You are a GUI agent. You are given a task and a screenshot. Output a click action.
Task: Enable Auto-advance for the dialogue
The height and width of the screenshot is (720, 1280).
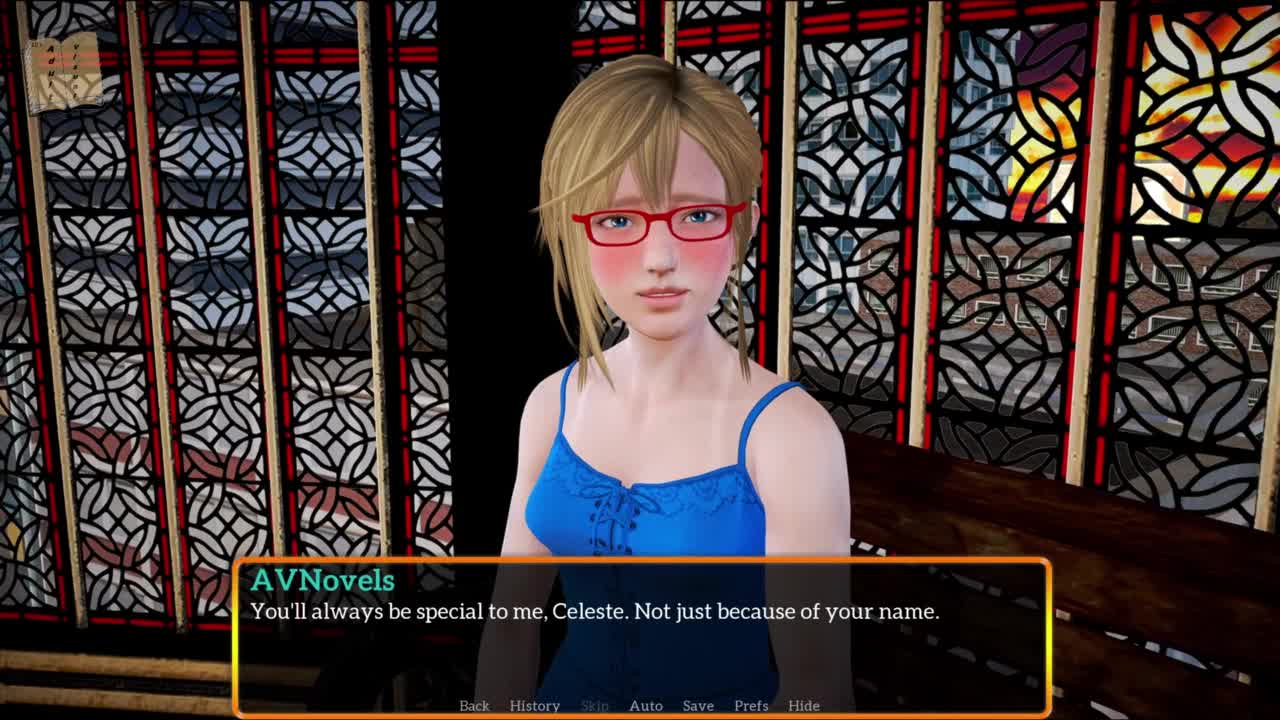[645, 706]
